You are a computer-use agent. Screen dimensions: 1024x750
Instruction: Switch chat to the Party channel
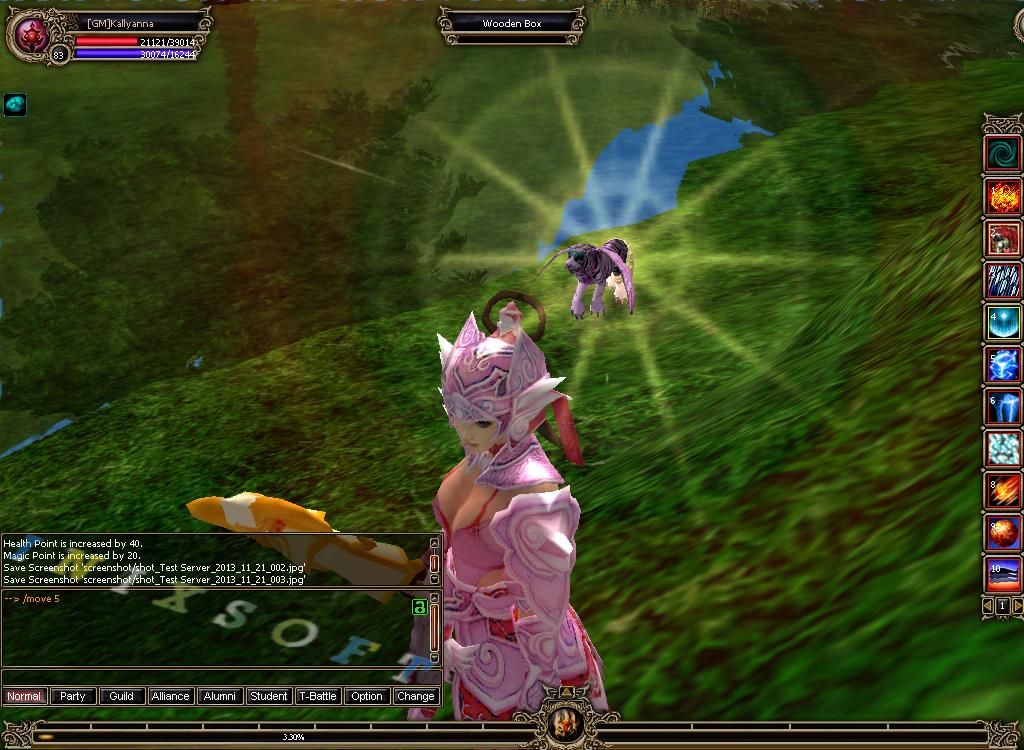(x=73, y=696)
